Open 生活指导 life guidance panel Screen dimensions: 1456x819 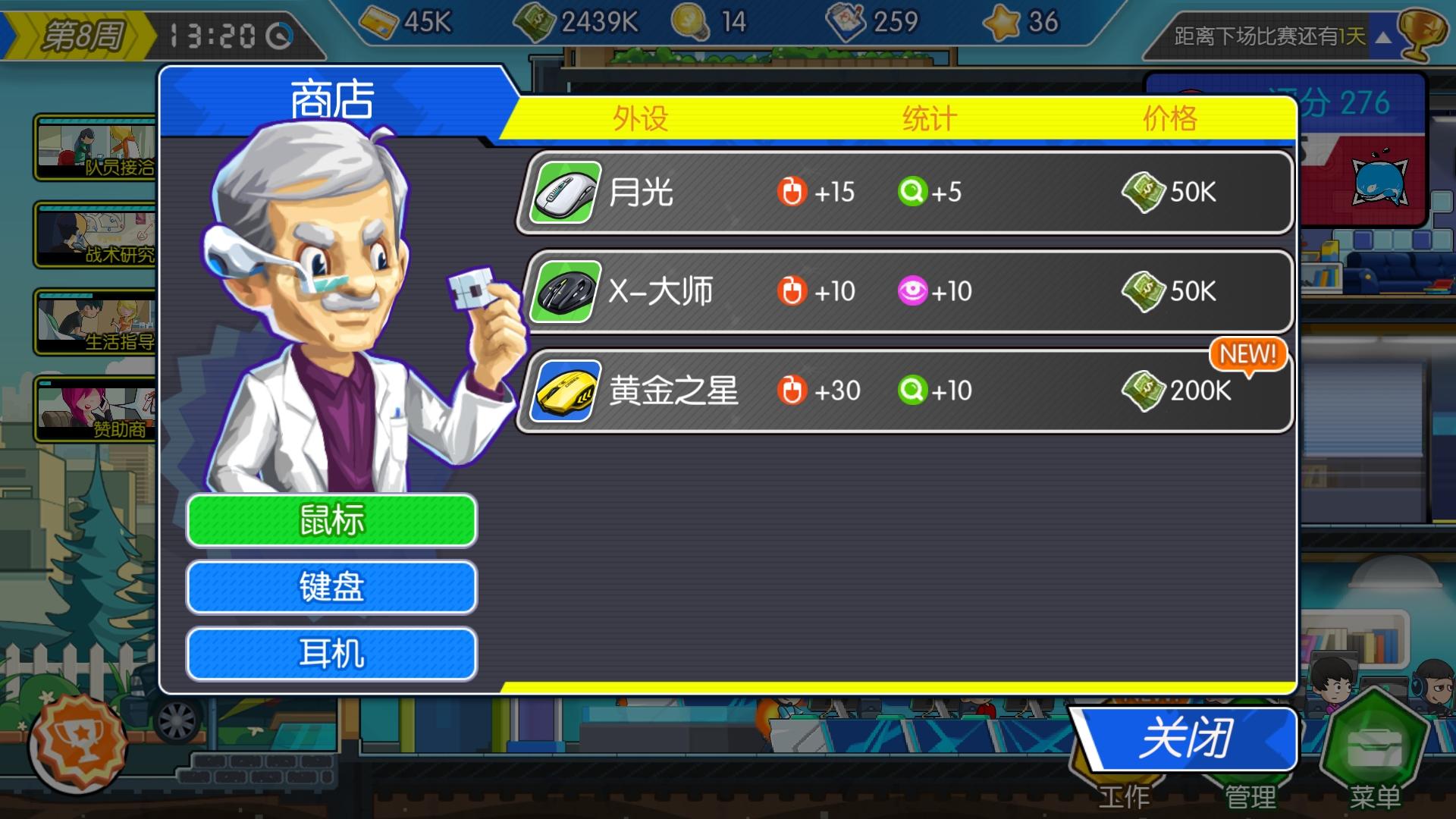pyautogui.click(x=96, y=322)
